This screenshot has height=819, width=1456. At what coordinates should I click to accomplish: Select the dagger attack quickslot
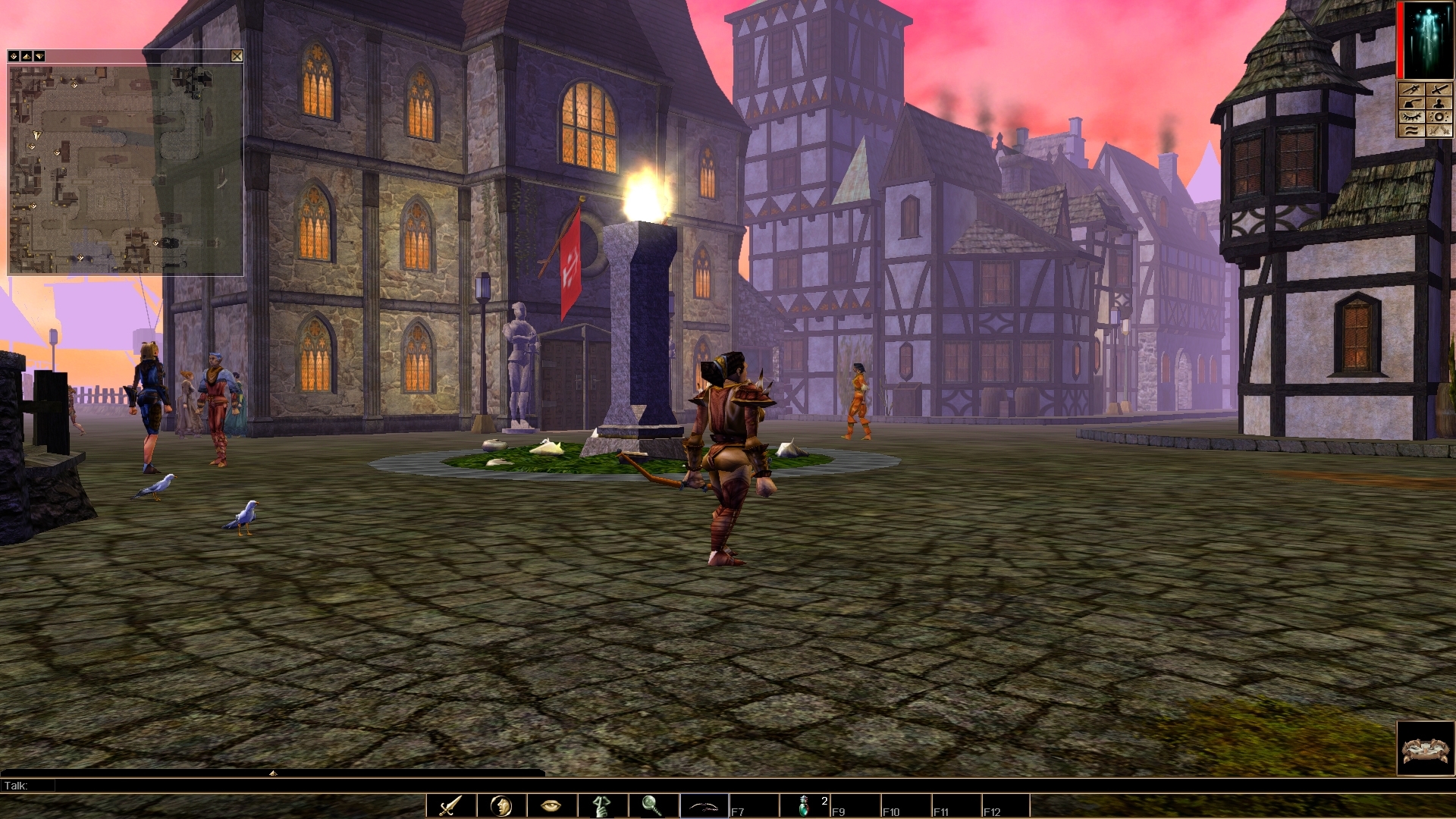(x=450, y=806)
